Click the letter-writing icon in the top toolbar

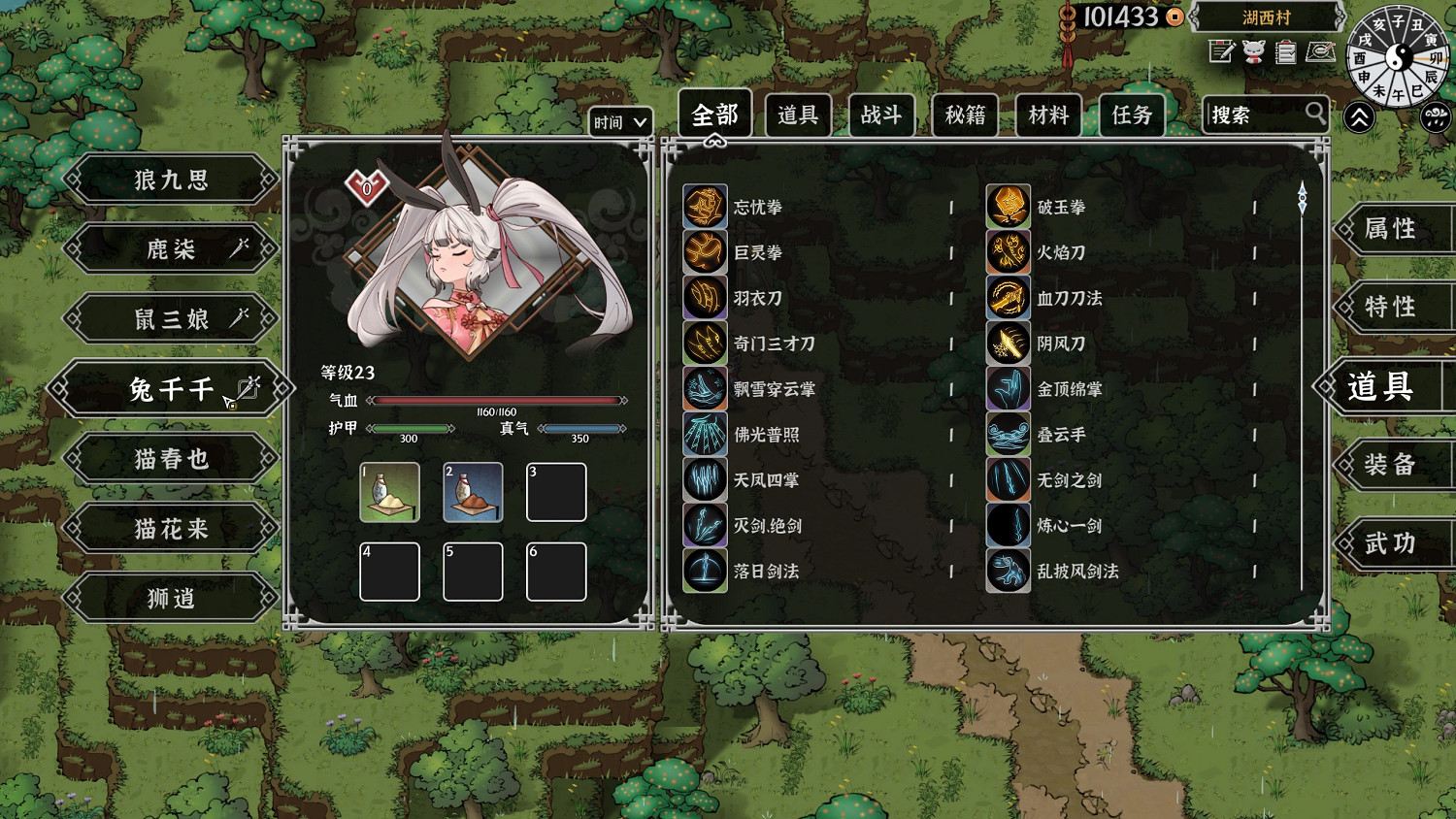pyautogui.click(x=1221, y=52)
